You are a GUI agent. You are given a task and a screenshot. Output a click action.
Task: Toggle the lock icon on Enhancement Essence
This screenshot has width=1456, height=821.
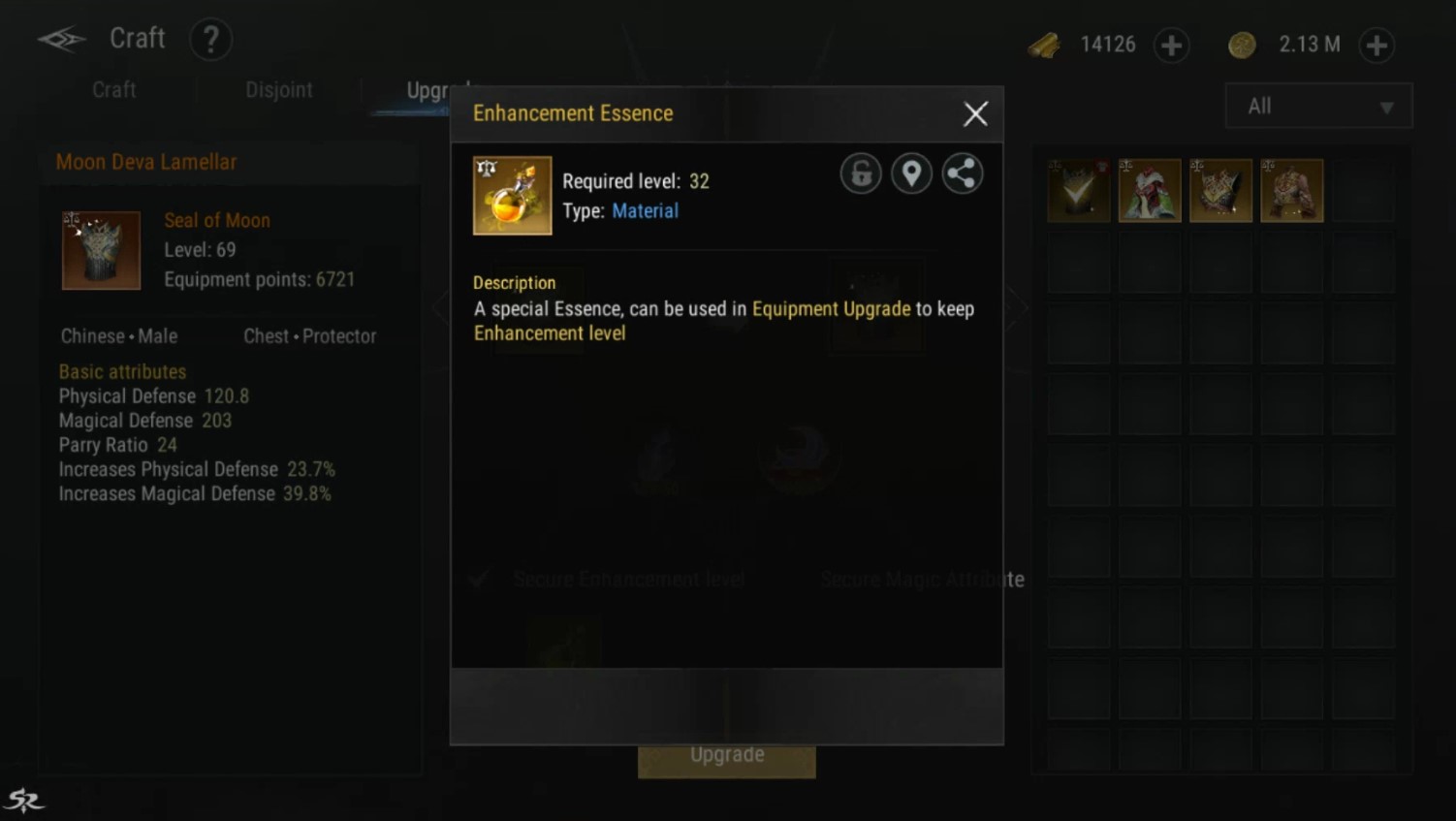pyautogui.click(x=861, y=174)
